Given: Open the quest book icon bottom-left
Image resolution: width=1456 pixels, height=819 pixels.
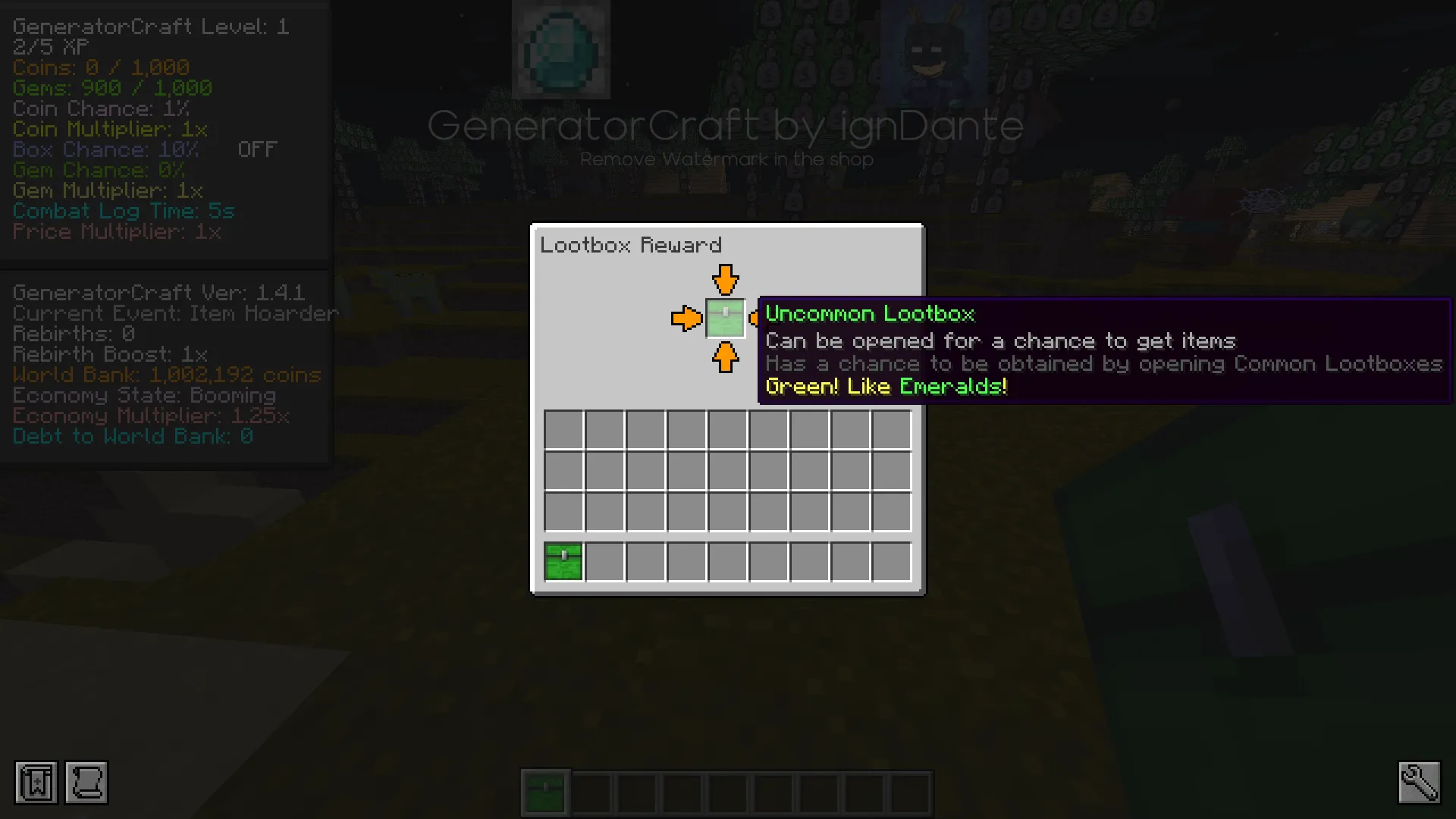Looking at the screenshot, I should (33, 783).
